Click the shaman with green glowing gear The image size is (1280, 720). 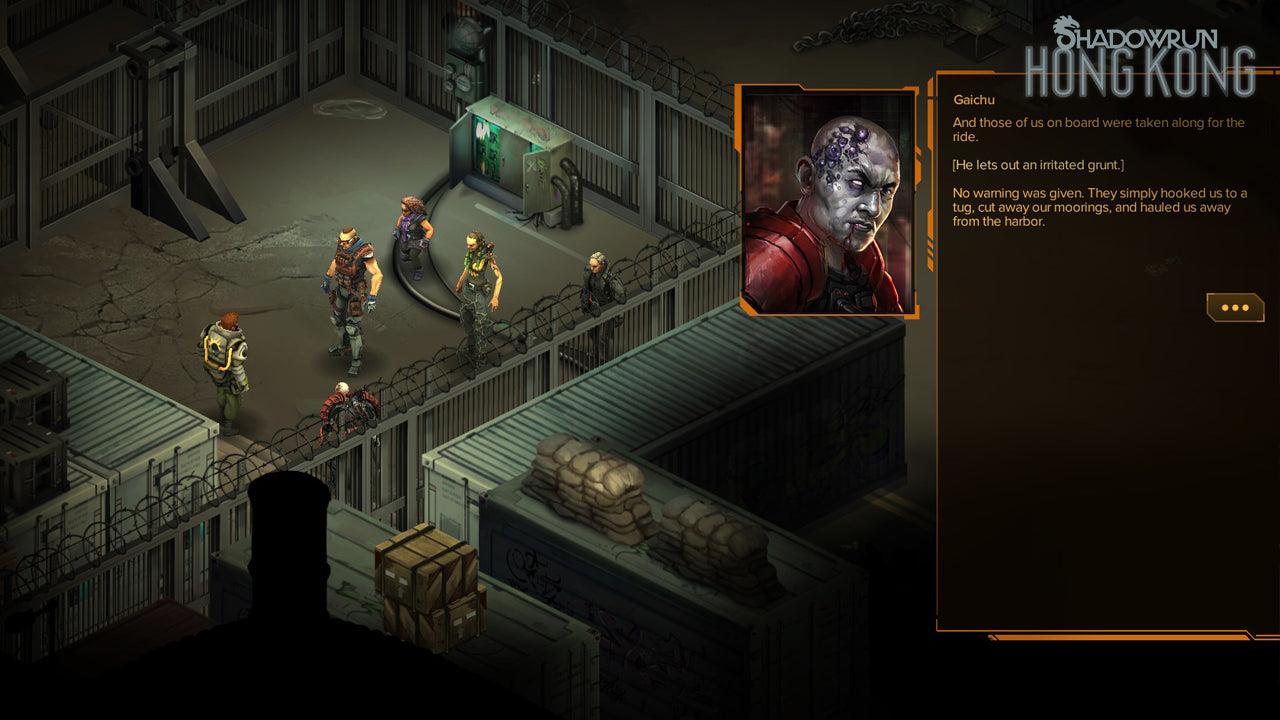tap(477, 280)
